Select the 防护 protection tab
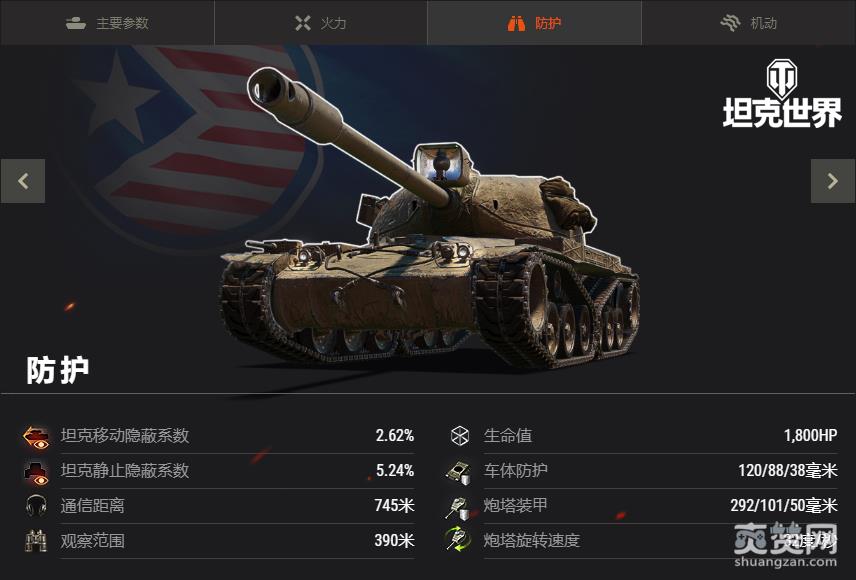The image size is (856, 580). (534, 23)
